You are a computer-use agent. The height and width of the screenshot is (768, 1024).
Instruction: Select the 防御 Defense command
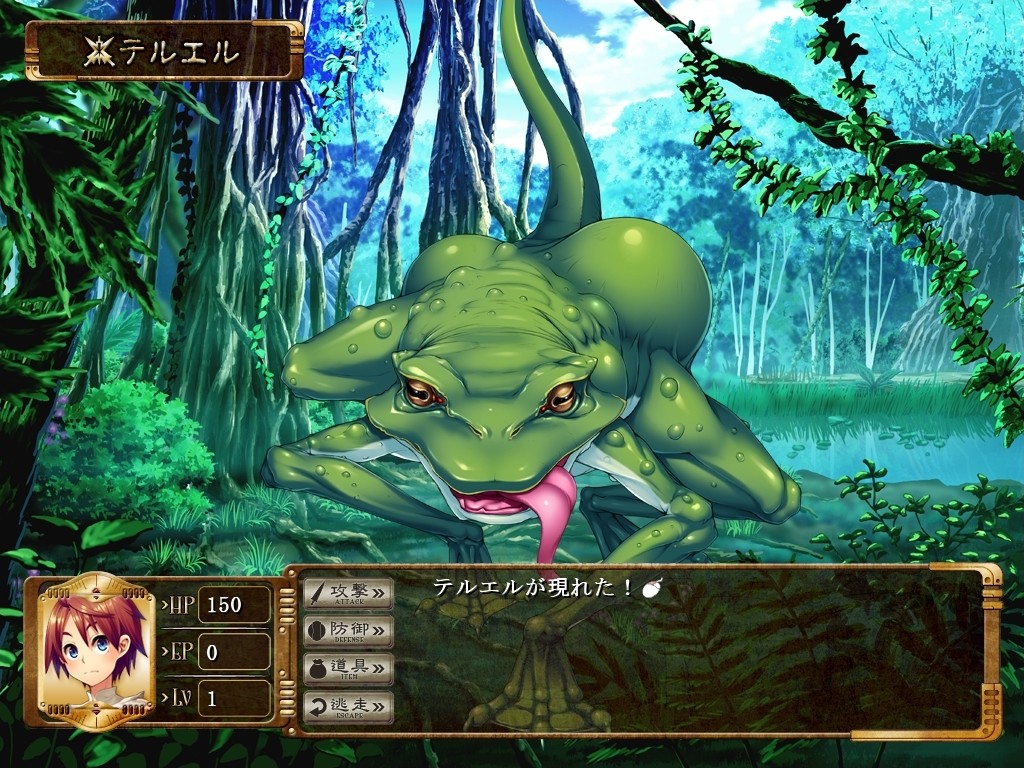[348, 632]
